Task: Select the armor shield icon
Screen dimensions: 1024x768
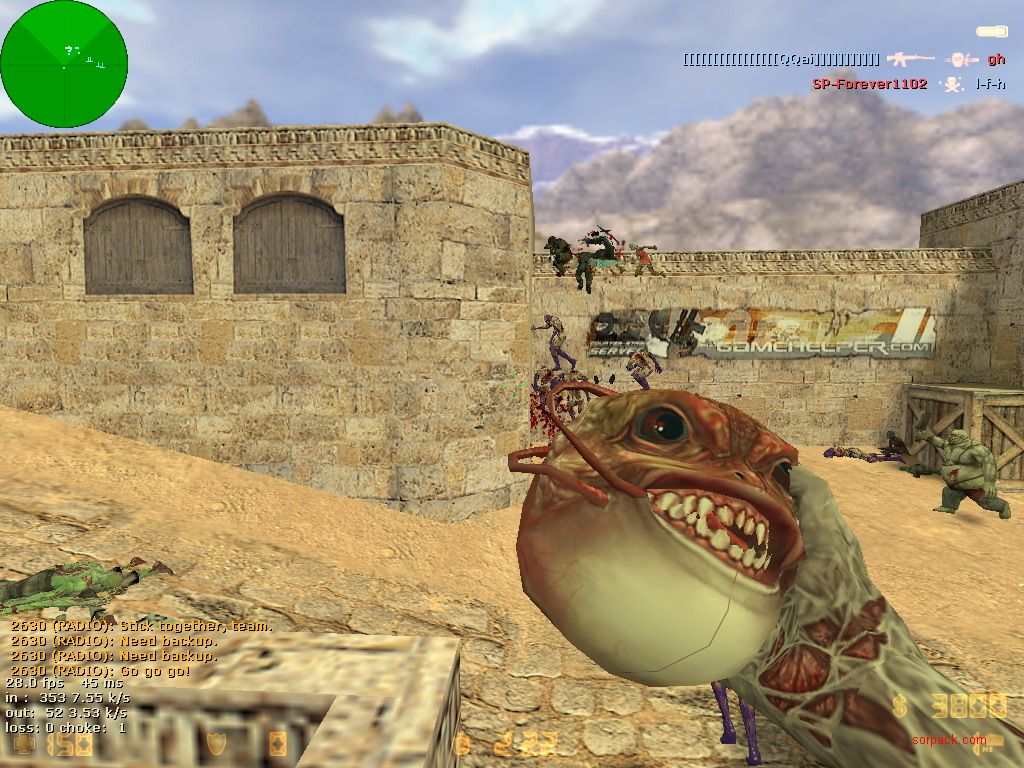Action: tap(217, 742)
